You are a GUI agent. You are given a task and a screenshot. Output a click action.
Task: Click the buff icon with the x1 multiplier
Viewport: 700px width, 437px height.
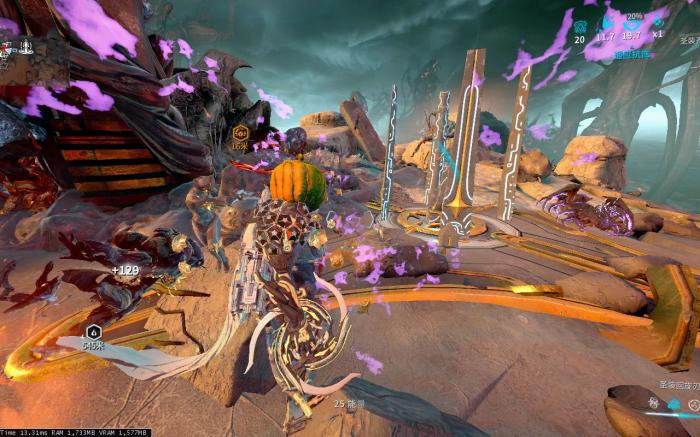657,21
